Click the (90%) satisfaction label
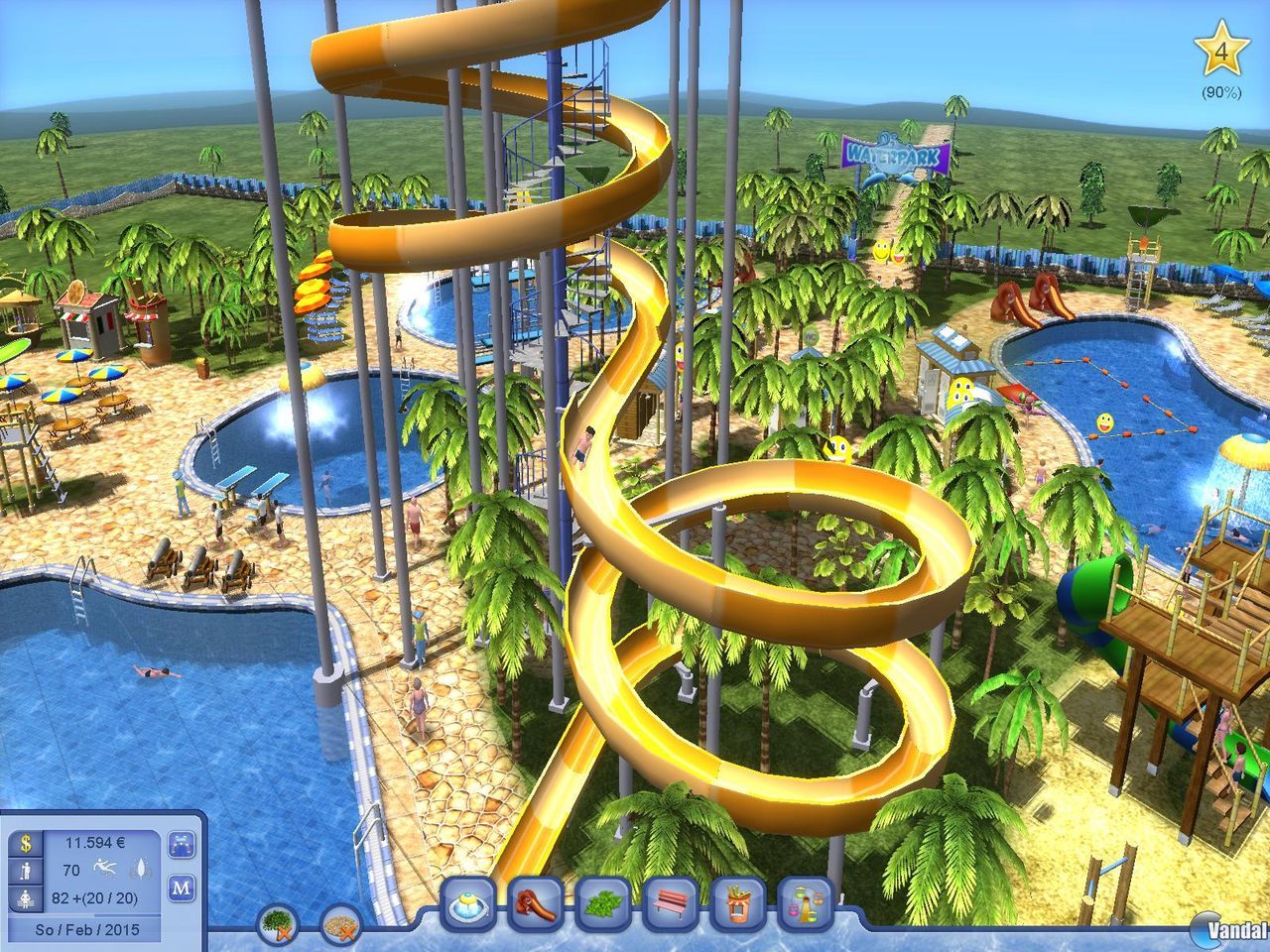 coord(1221,94)
